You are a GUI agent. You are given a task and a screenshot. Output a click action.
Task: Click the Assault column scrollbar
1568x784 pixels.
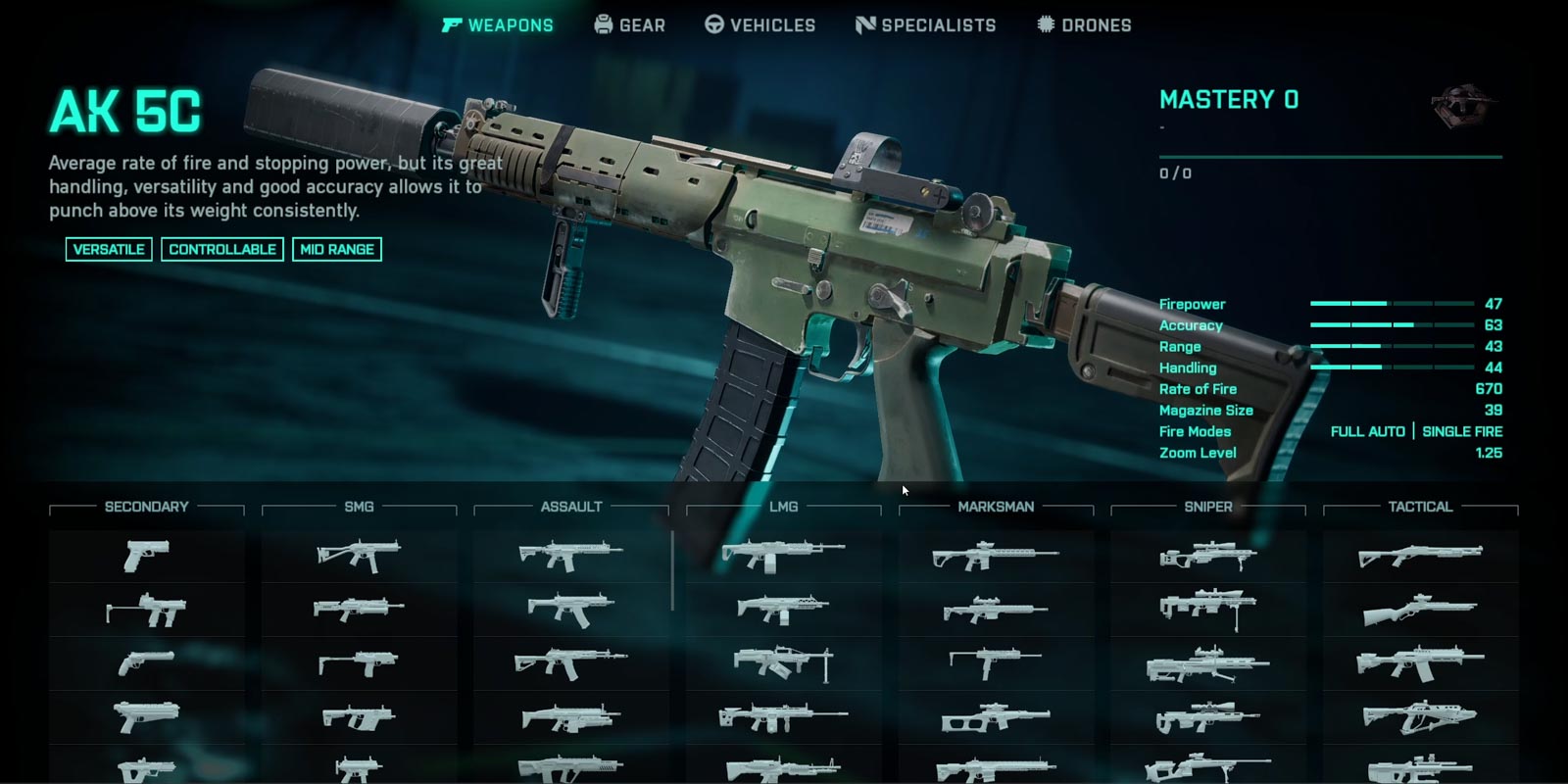coord(672,570)
